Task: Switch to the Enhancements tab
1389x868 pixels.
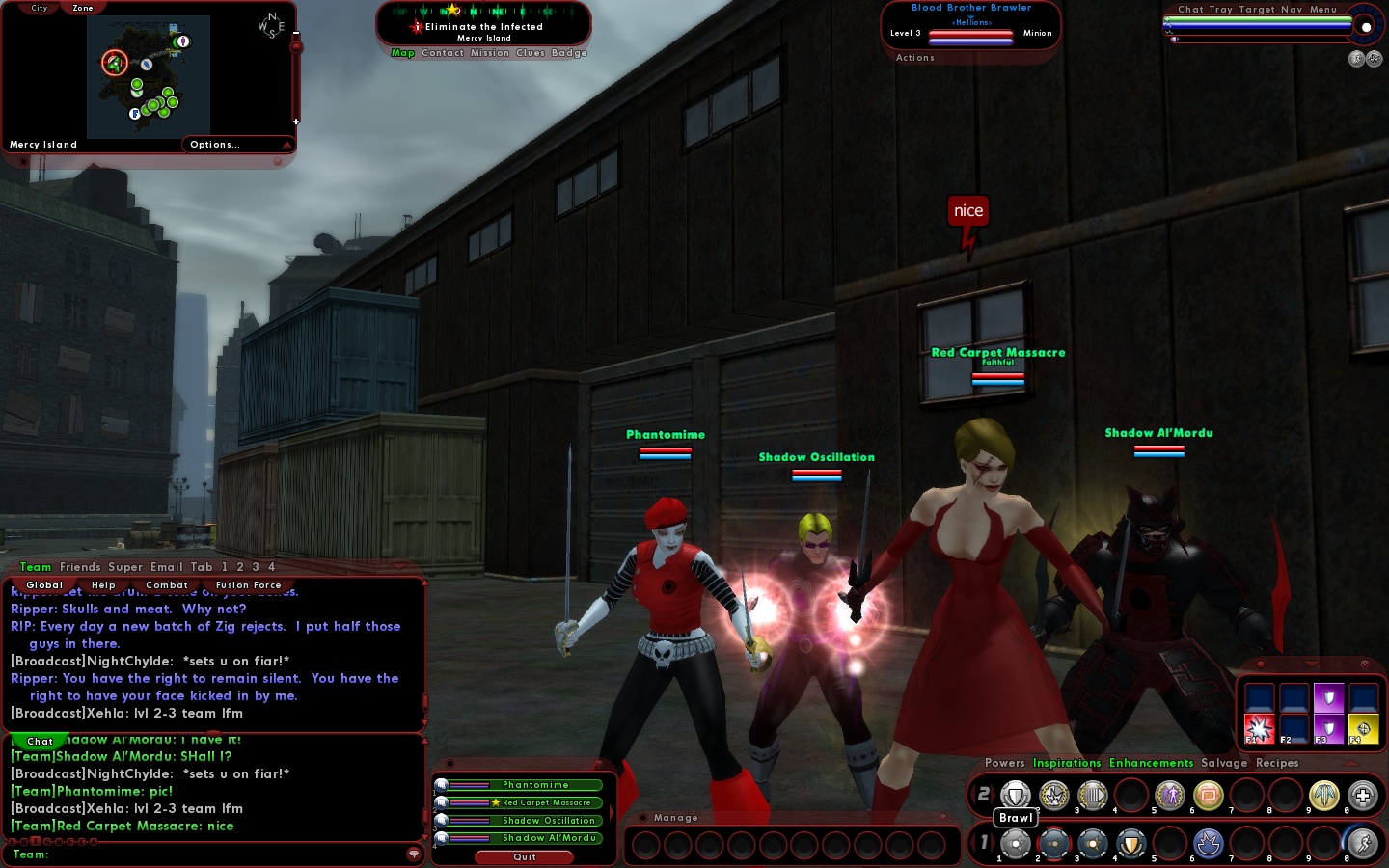Action: click(x=1151, y=763)
